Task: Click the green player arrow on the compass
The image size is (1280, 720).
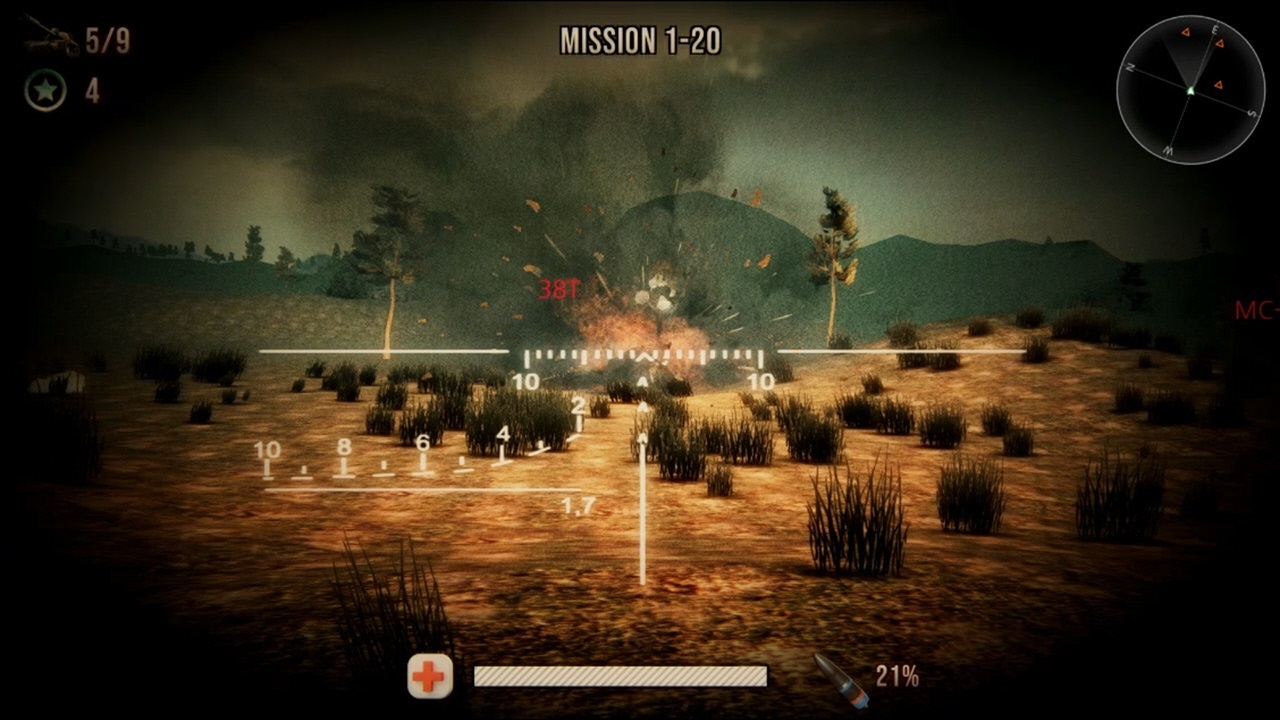Action: coord(1191,91)
